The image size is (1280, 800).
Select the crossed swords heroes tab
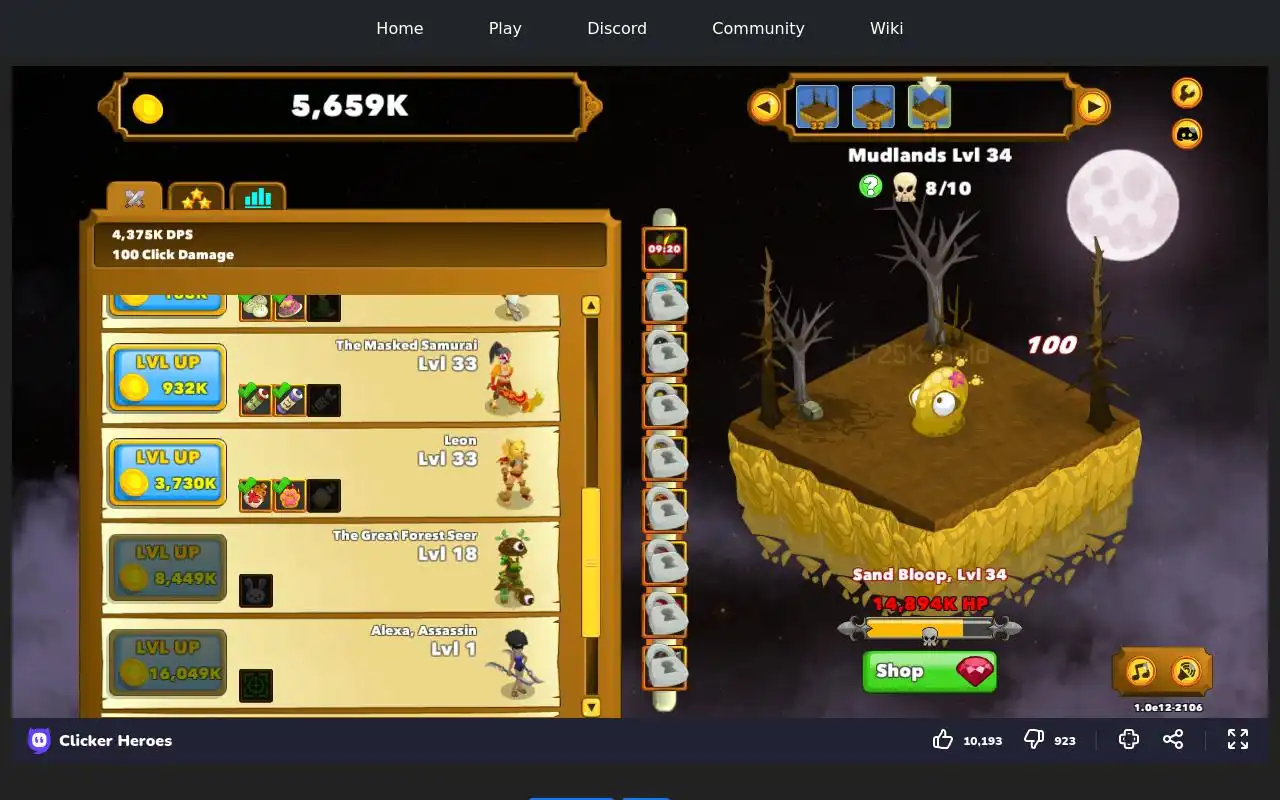(135, 198)
